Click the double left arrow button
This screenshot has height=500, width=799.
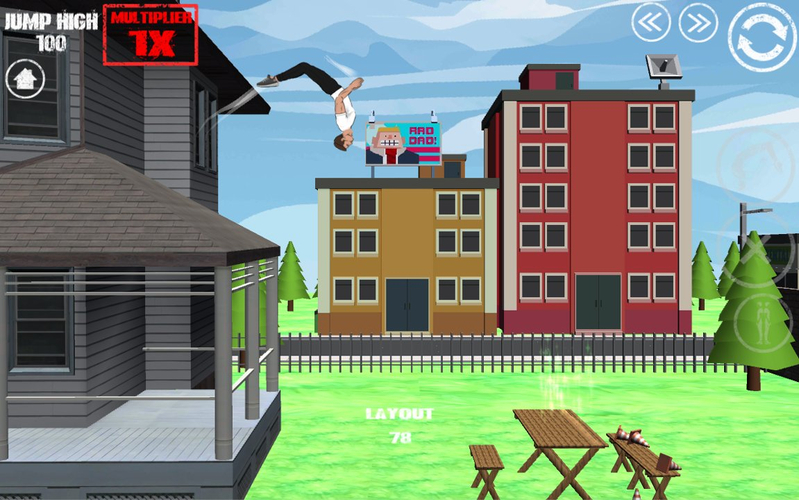[650, 22]
